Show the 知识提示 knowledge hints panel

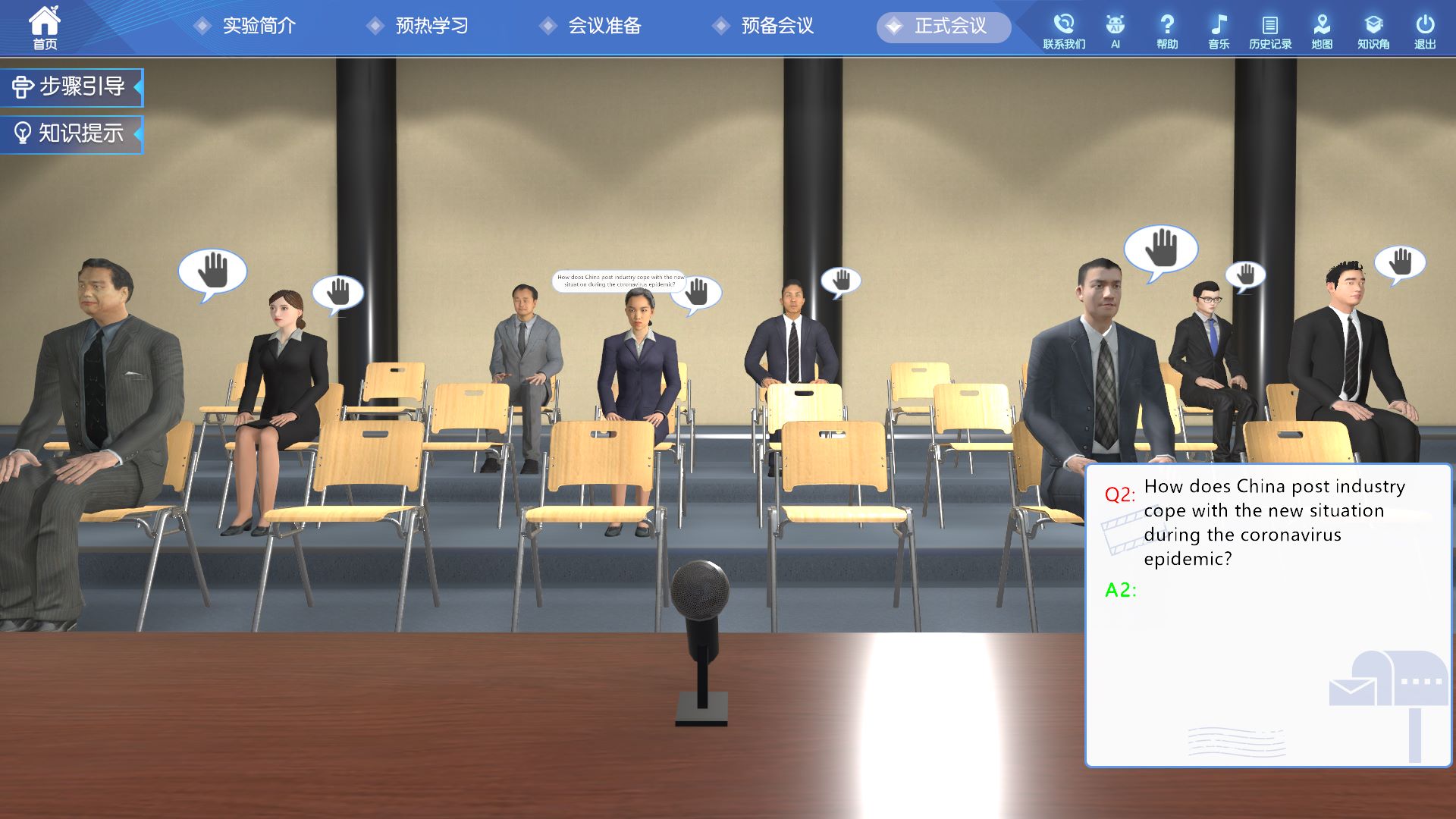click(71, 134)
